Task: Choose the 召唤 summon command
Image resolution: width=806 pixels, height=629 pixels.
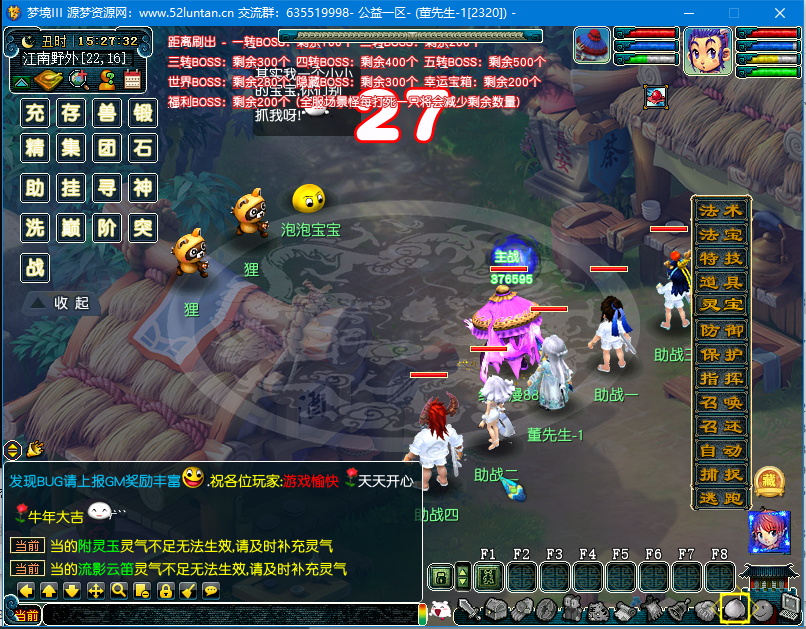Action: pyautogui.click(x=721, y=402)
